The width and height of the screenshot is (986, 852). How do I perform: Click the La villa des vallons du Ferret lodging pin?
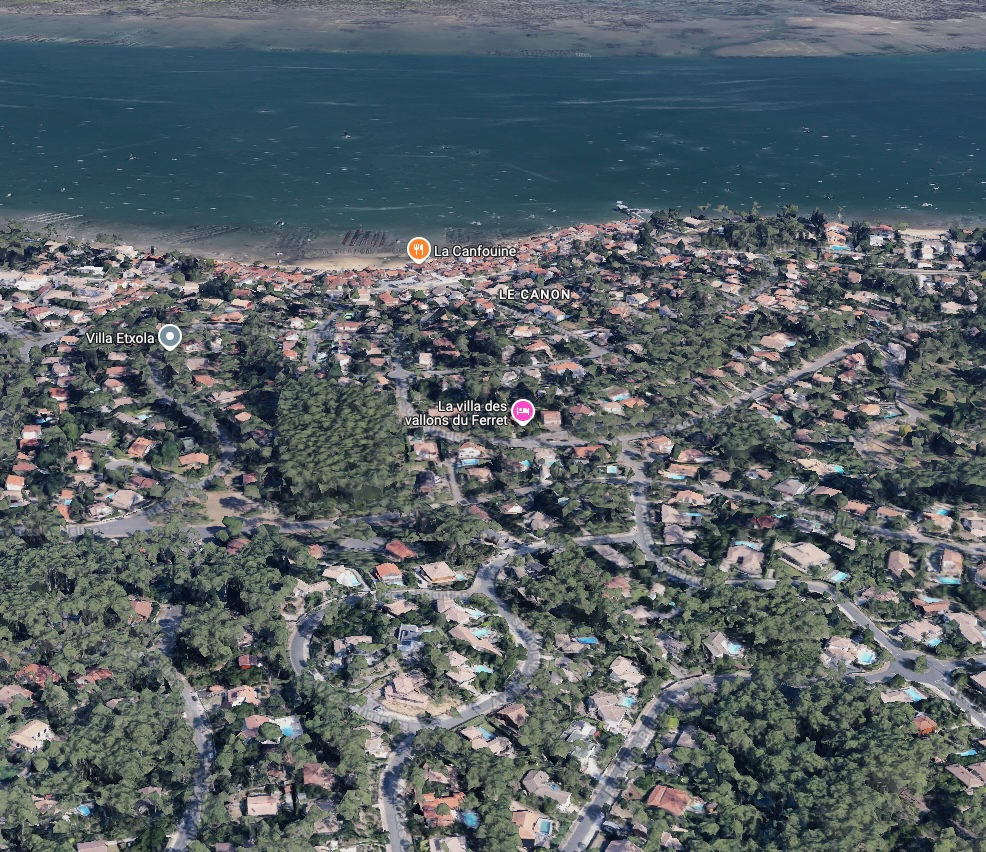coord(522,411)
